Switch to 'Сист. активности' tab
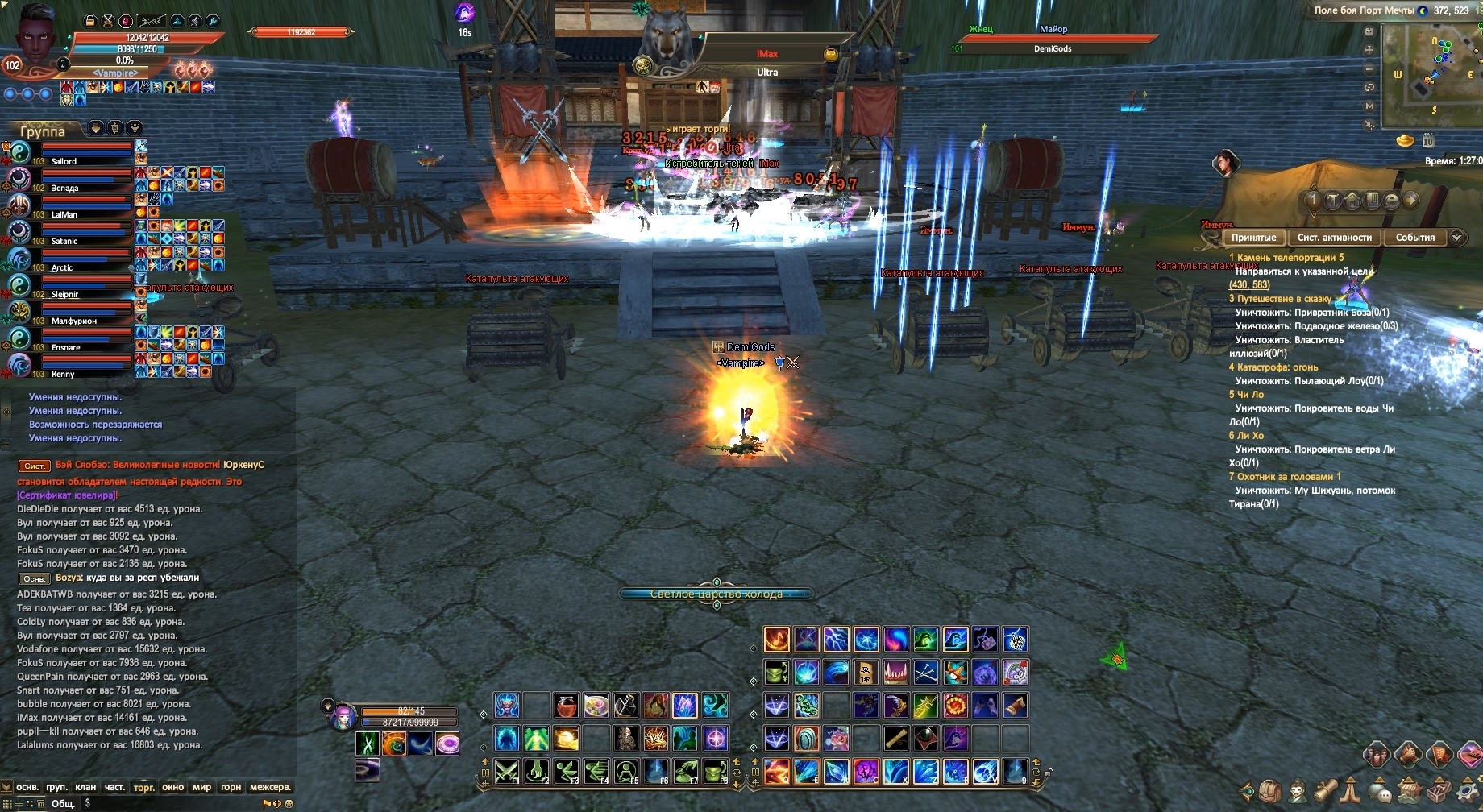The width and height of the screenshot is (1483, 812). pos(1334,238)
